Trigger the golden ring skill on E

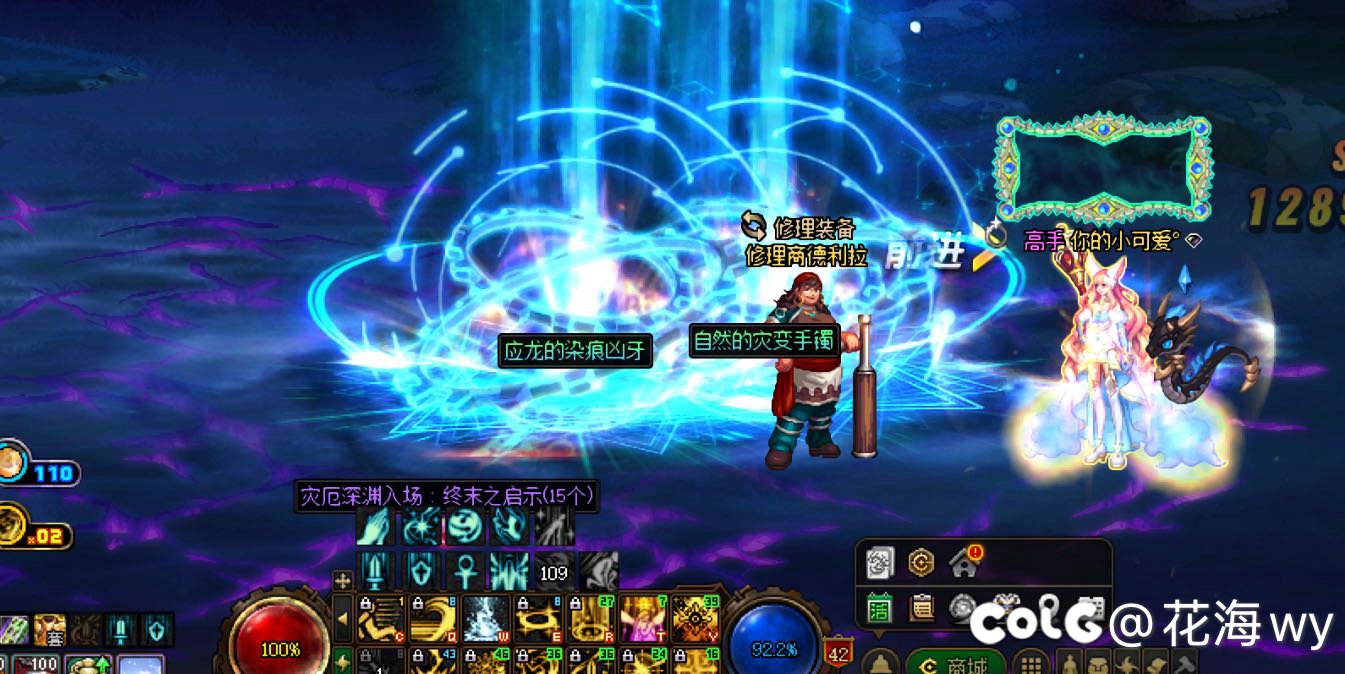point(538,619)
